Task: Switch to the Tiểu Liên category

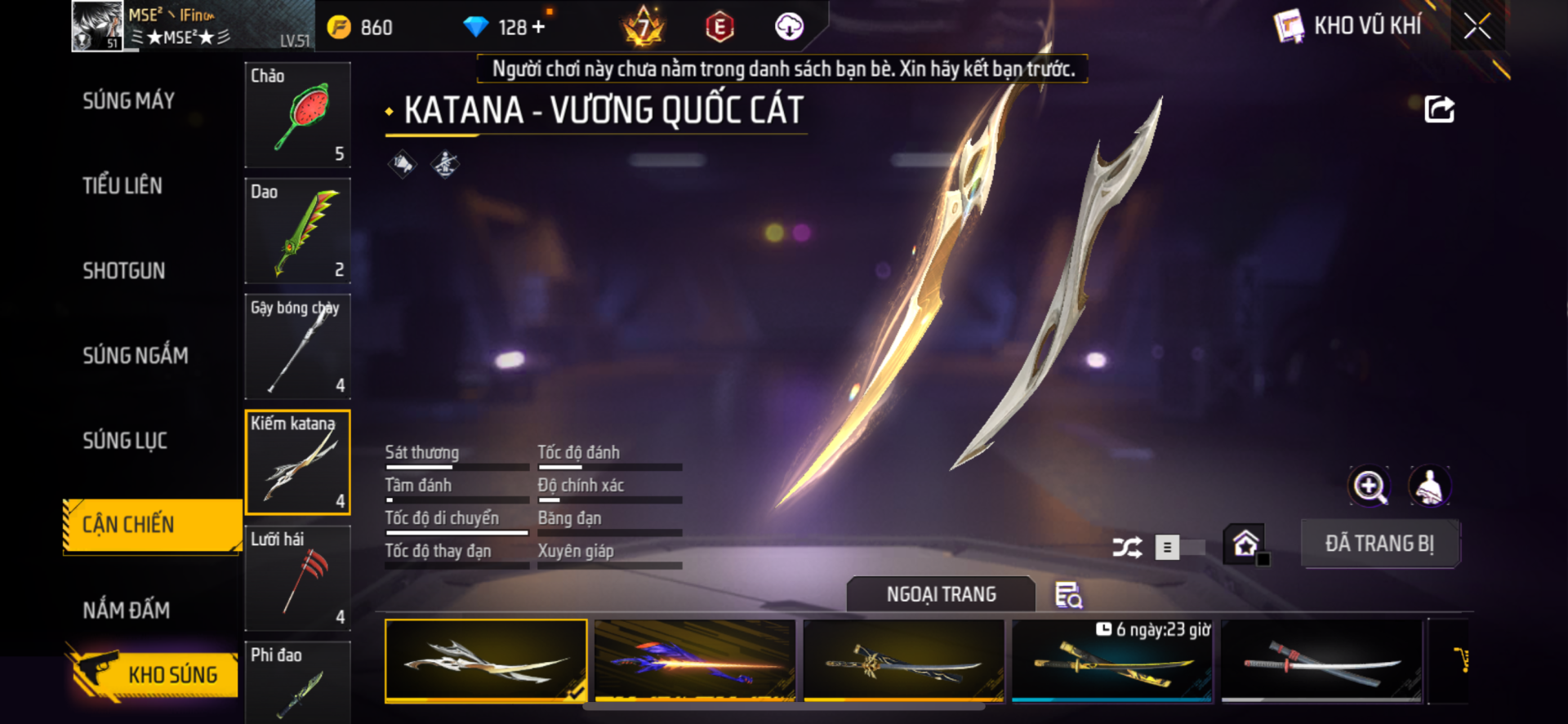Action: tap(122, 186)
